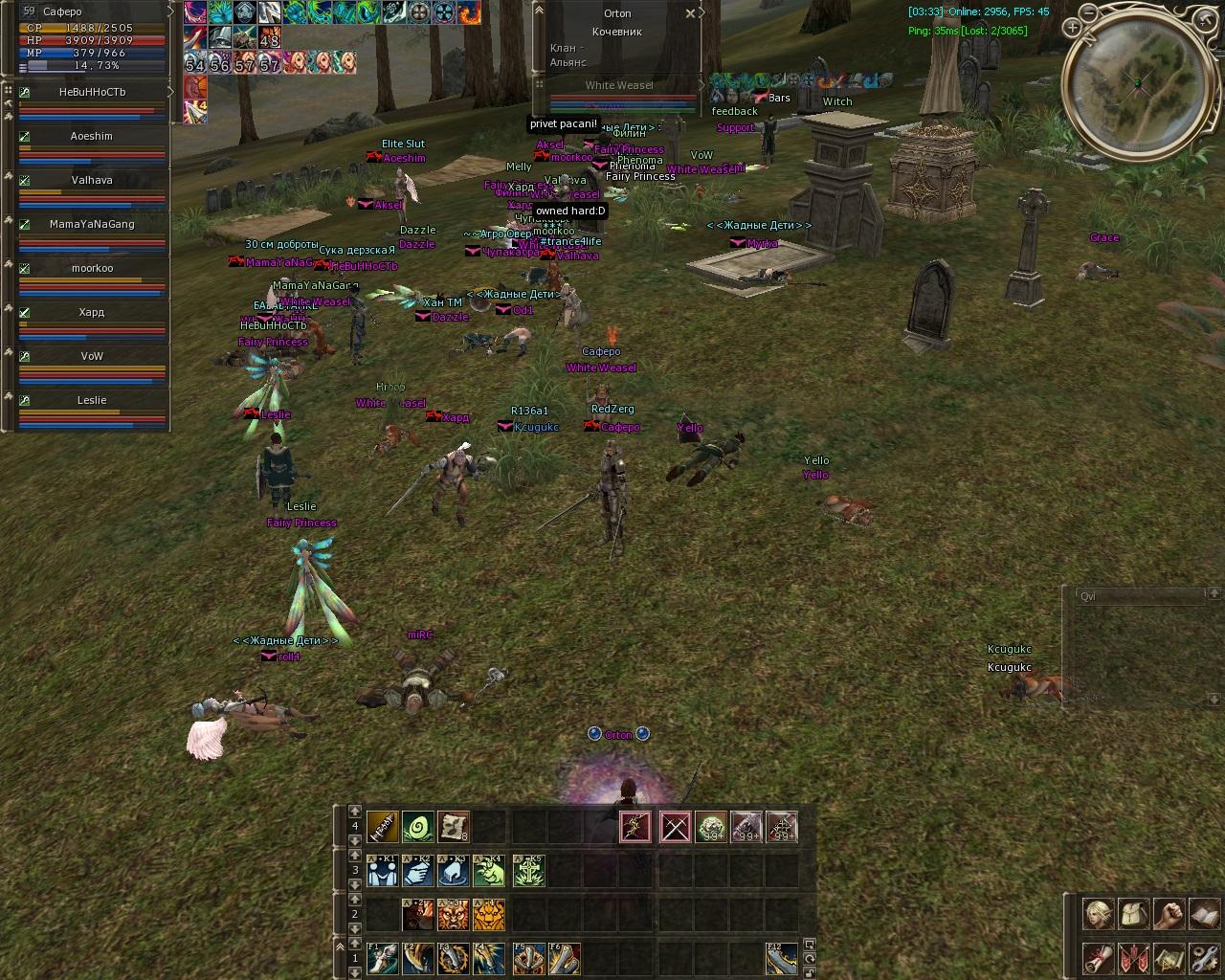Open the clan banners icon
The height and width of the screenshot is (980, 1225).
1133,958
